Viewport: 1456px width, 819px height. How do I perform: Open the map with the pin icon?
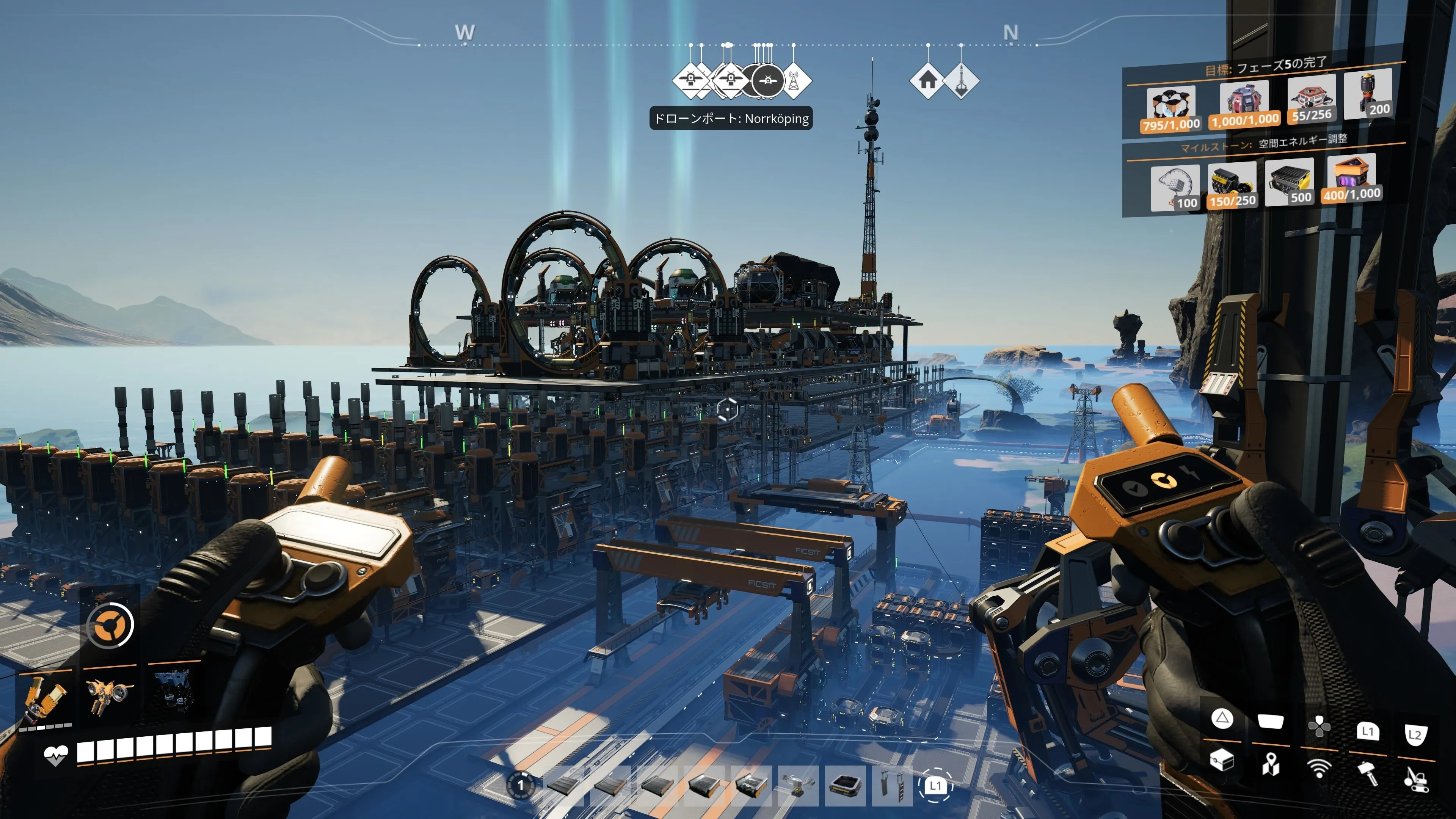click(x=1270, y=765)
